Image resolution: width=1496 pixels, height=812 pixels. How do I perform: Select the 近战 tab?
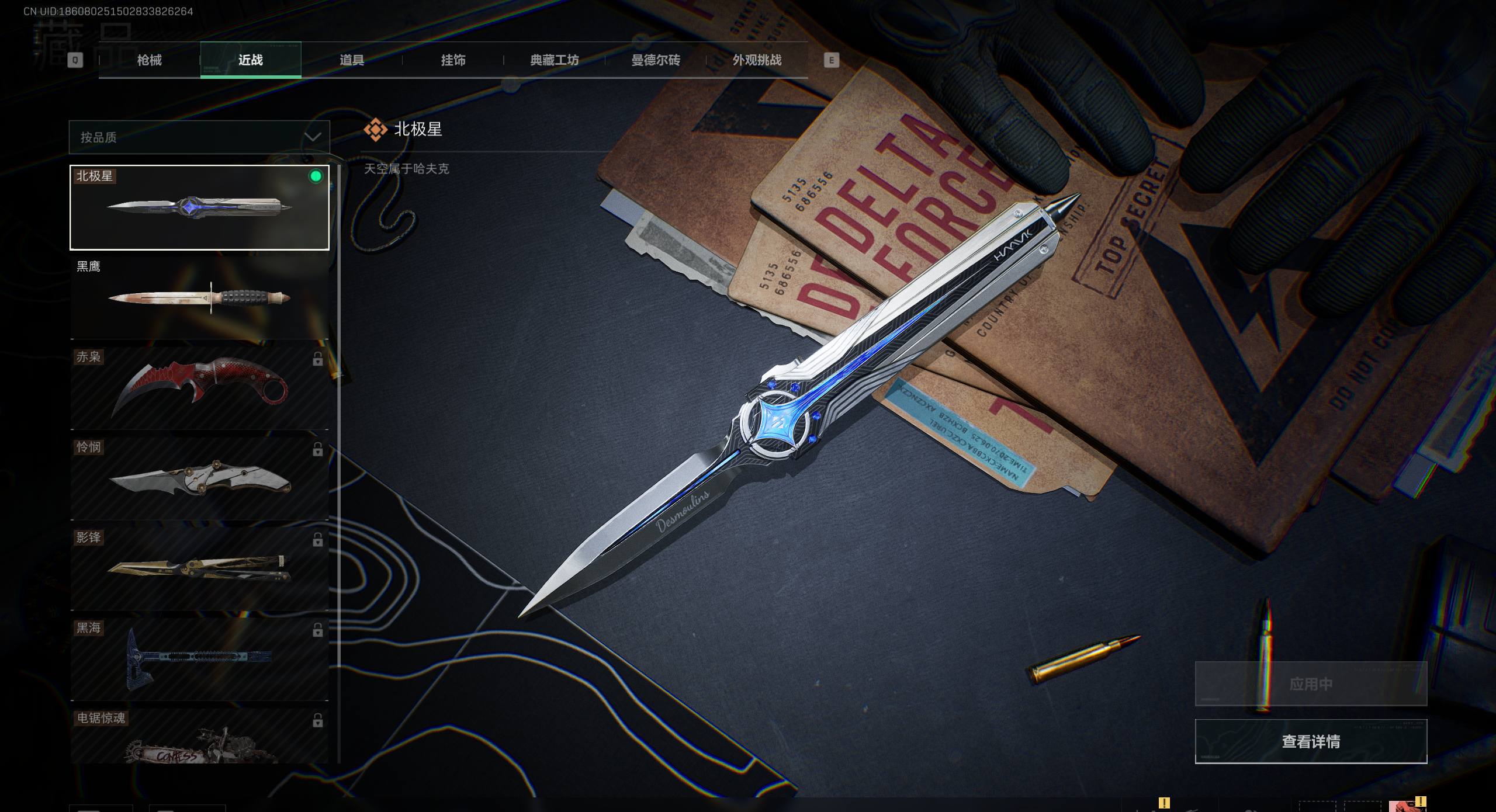pos(251,60)
